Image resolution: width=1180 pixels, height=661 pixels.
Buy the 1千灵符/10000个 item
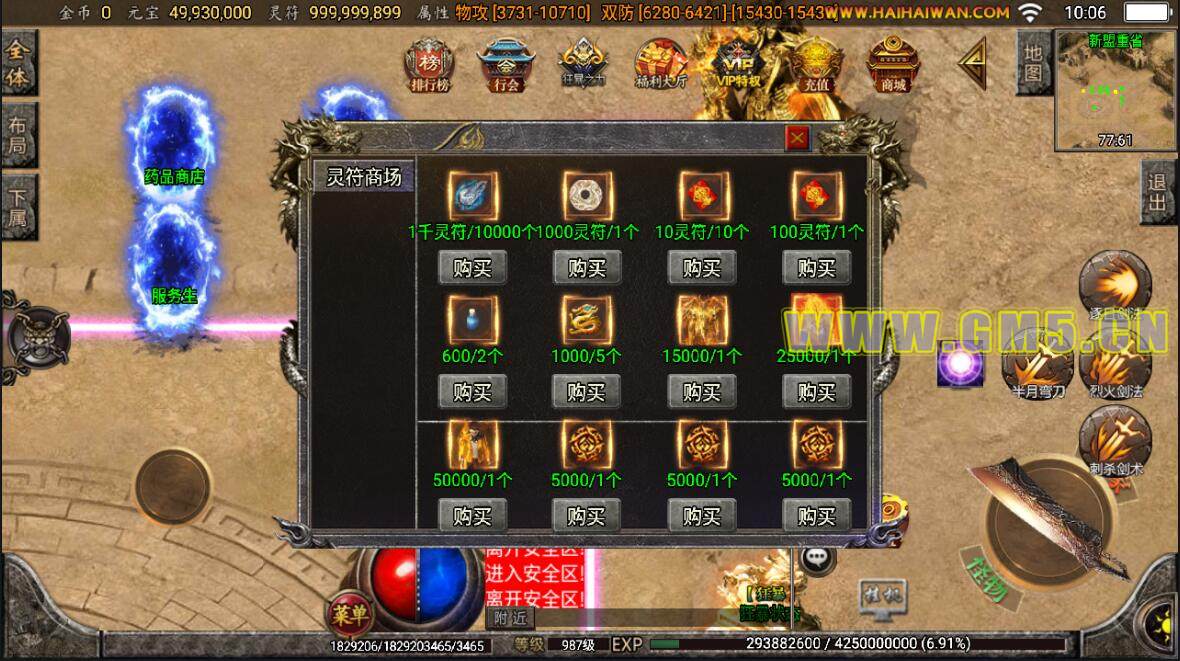click(x=472, y=268)
